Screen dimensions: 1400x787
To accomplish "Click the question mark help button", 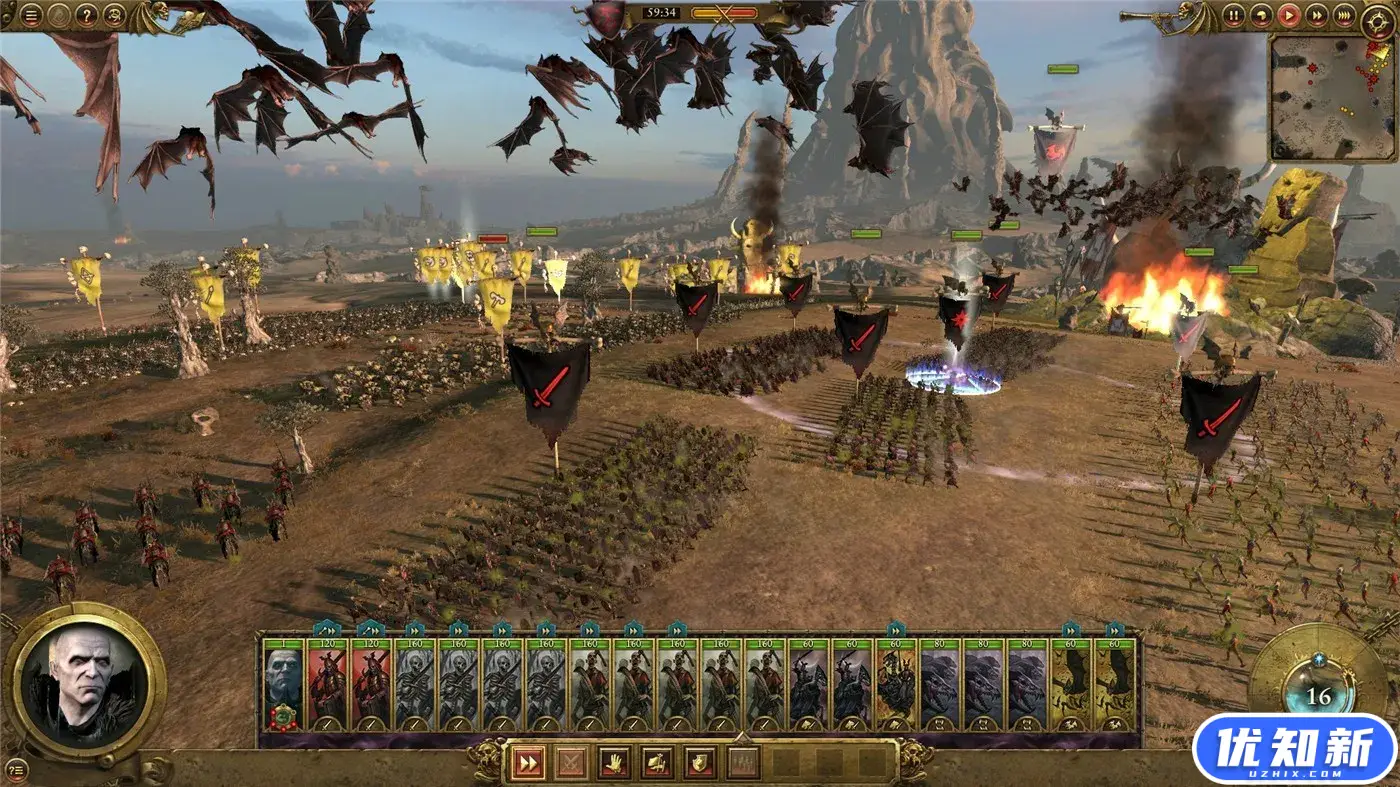I will (x=88, y=16).
